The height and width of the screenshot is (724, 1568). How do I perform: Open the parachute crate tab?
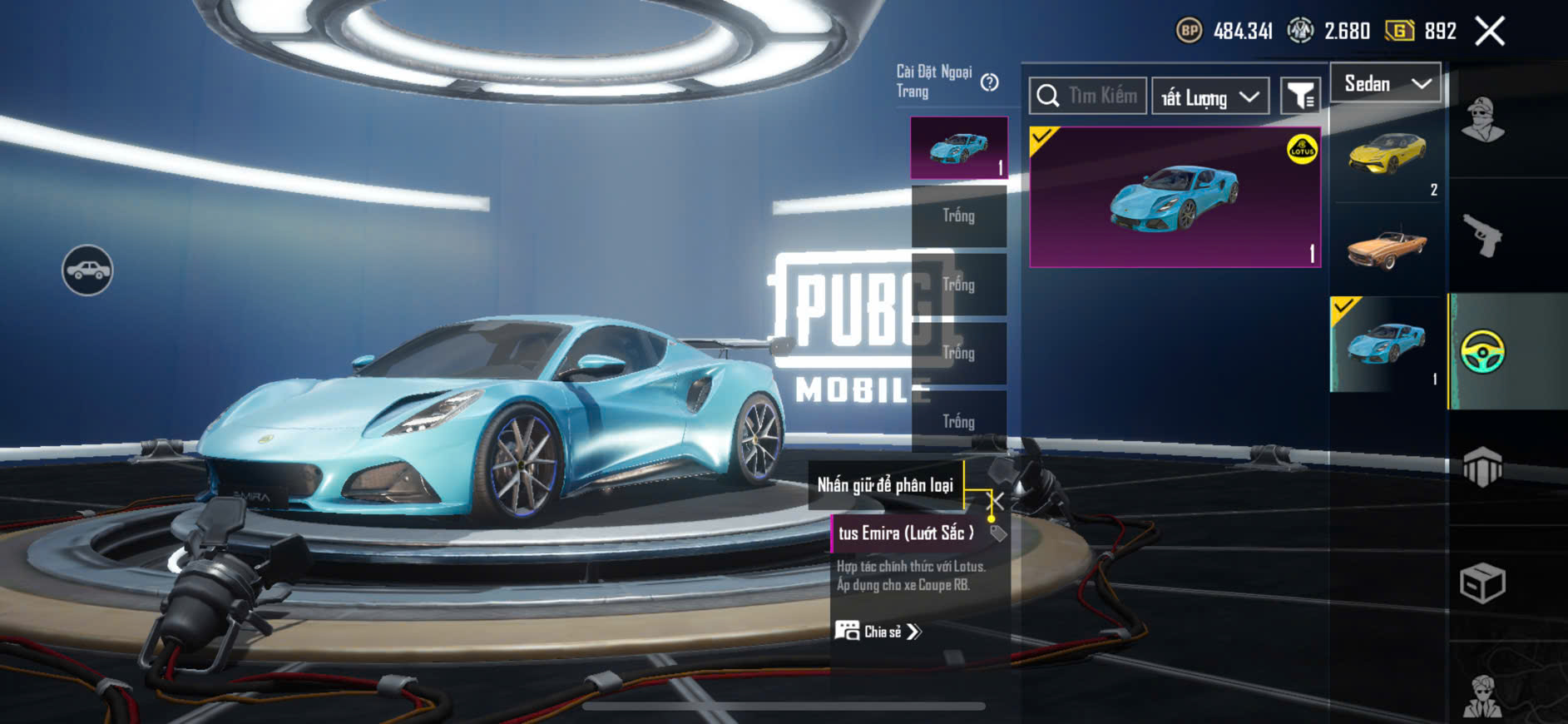(x=1483, y=467)
